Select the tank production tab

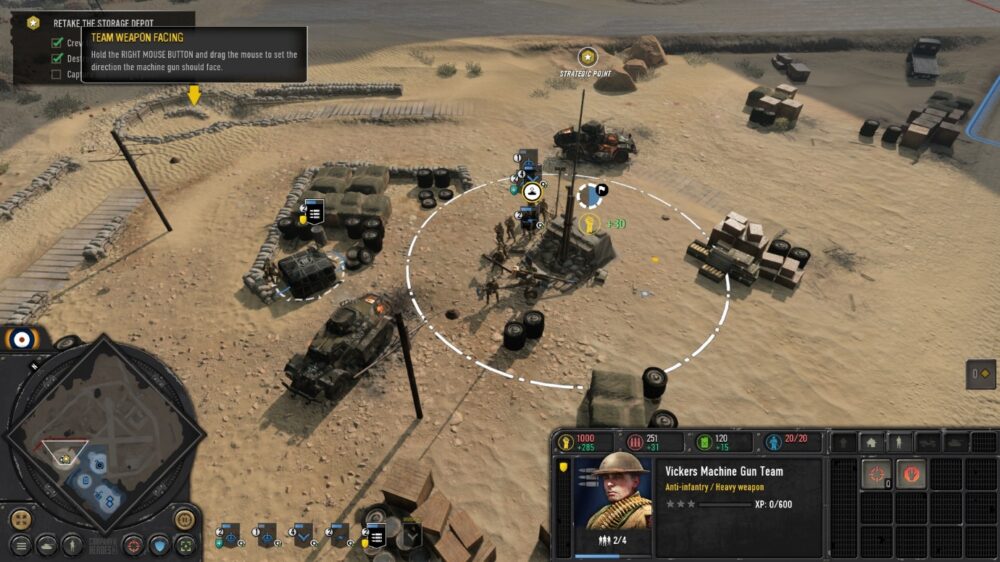[x=956, y=442]
